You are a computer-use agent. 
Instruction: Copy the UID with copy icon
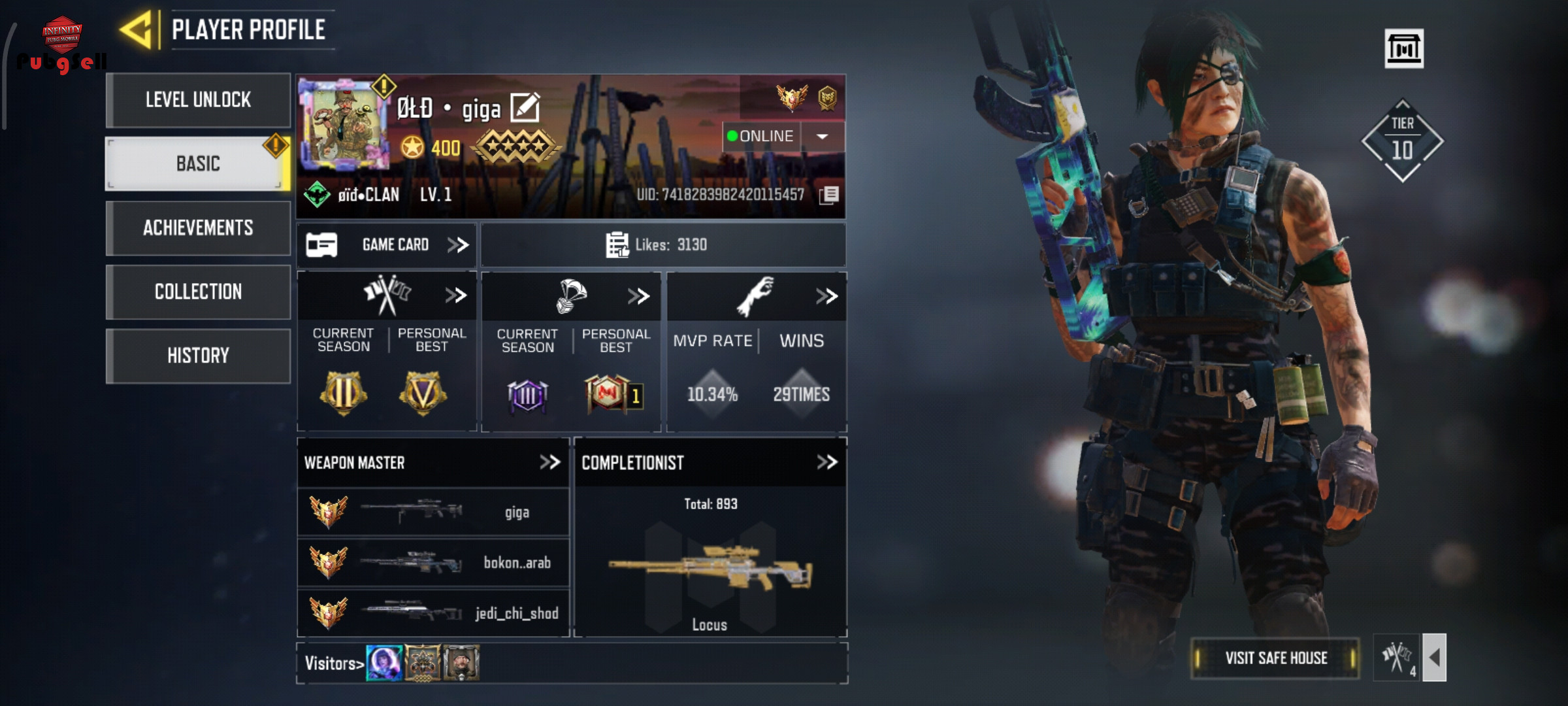829,195
